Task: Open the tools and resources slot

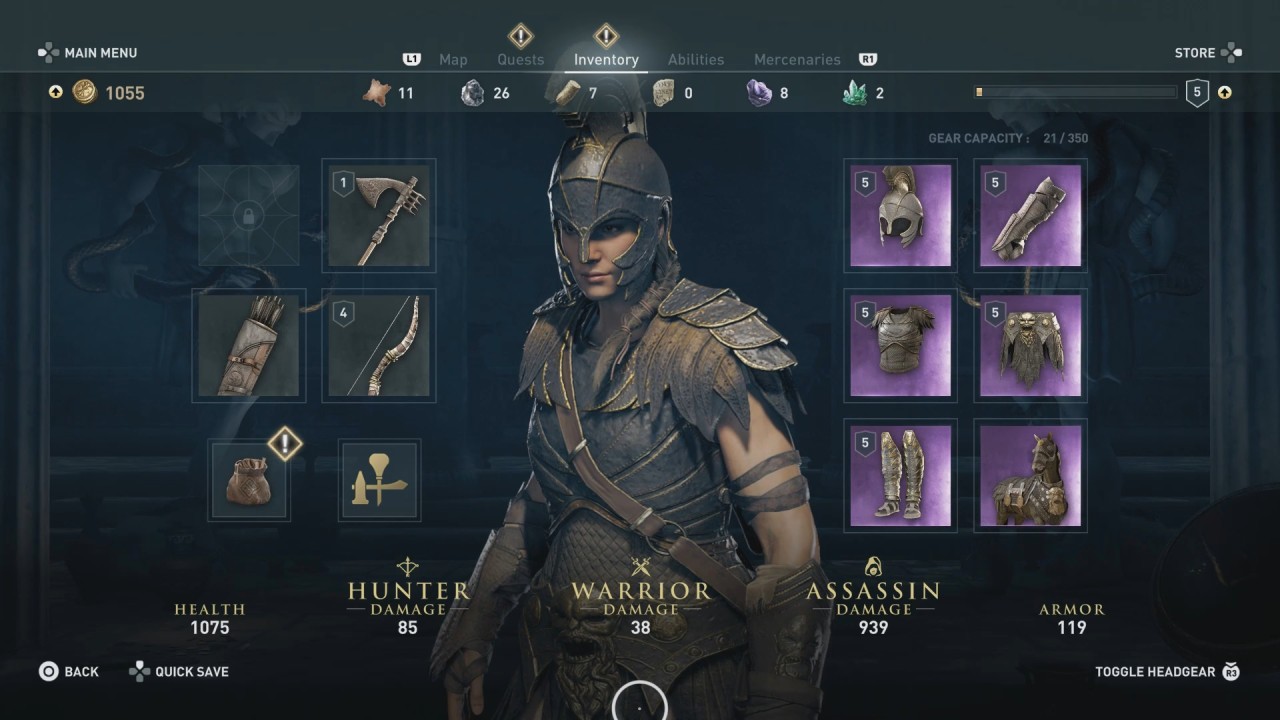Action: [x=379, y=480]
